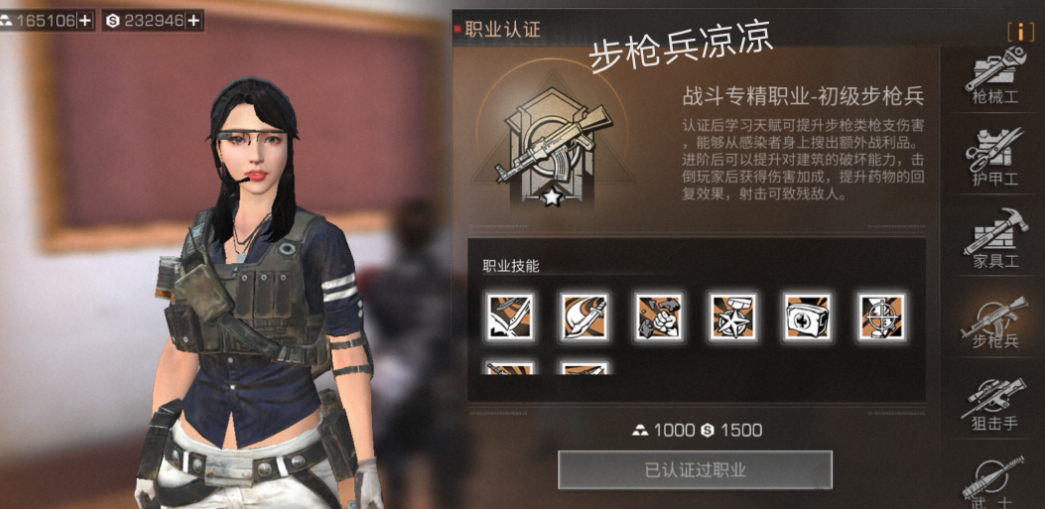Screen dimensions: 1045x509
Task: Open the 家具工 furniture maker tab
Action: tap(994, 240)
